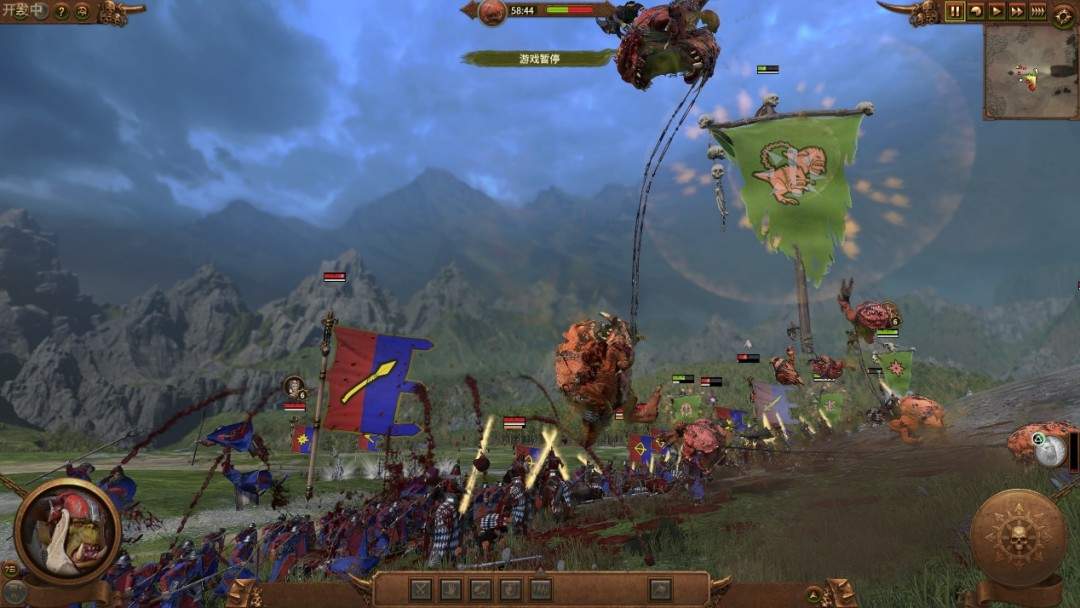Open the gear menu beside speed controls

click(1064, 14)
